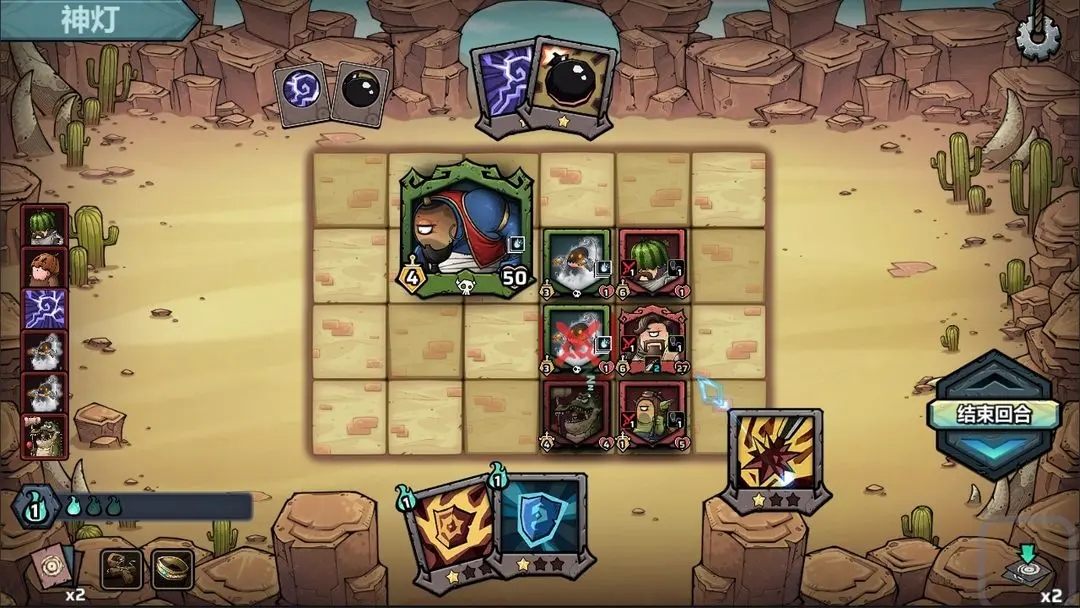Screen dimensions: 1080x608
Task: Click the small purple swirl card icon
Action: click(x=300, y=93)
